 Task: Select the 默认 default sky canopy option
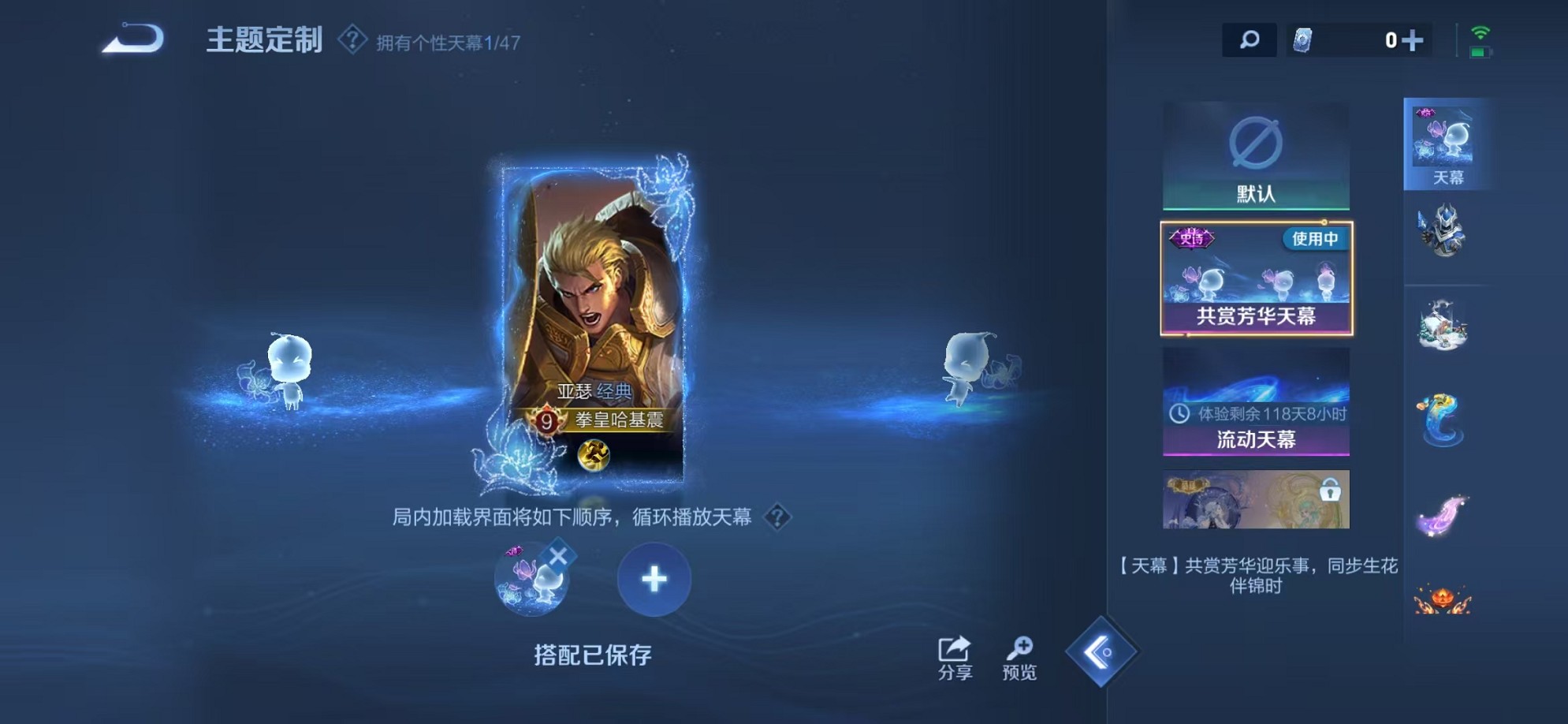[x=1255, y=158]
